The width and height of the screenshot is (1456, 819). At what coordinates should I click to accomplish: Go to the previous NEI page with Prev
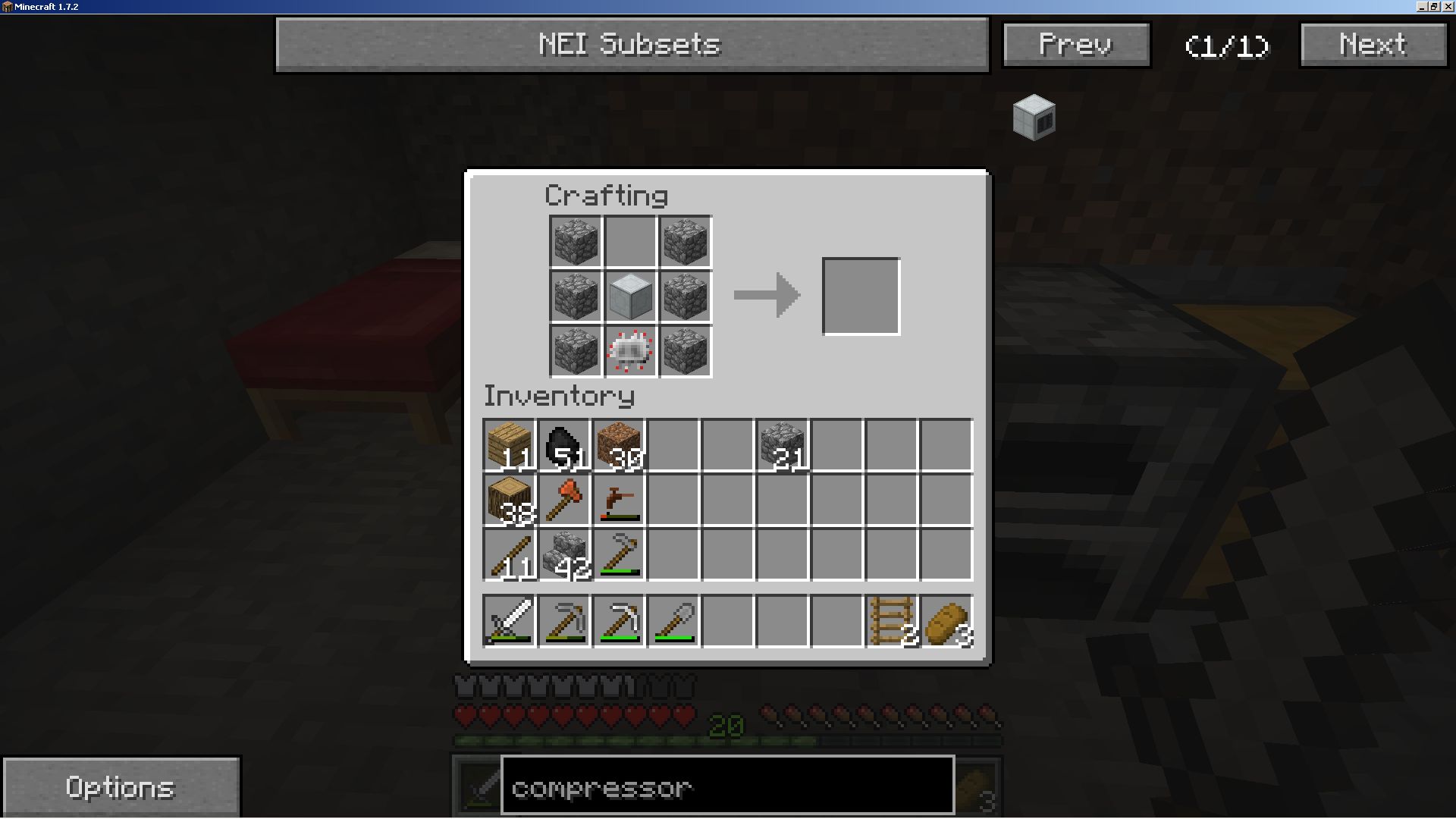click(x=1076, y=45)
